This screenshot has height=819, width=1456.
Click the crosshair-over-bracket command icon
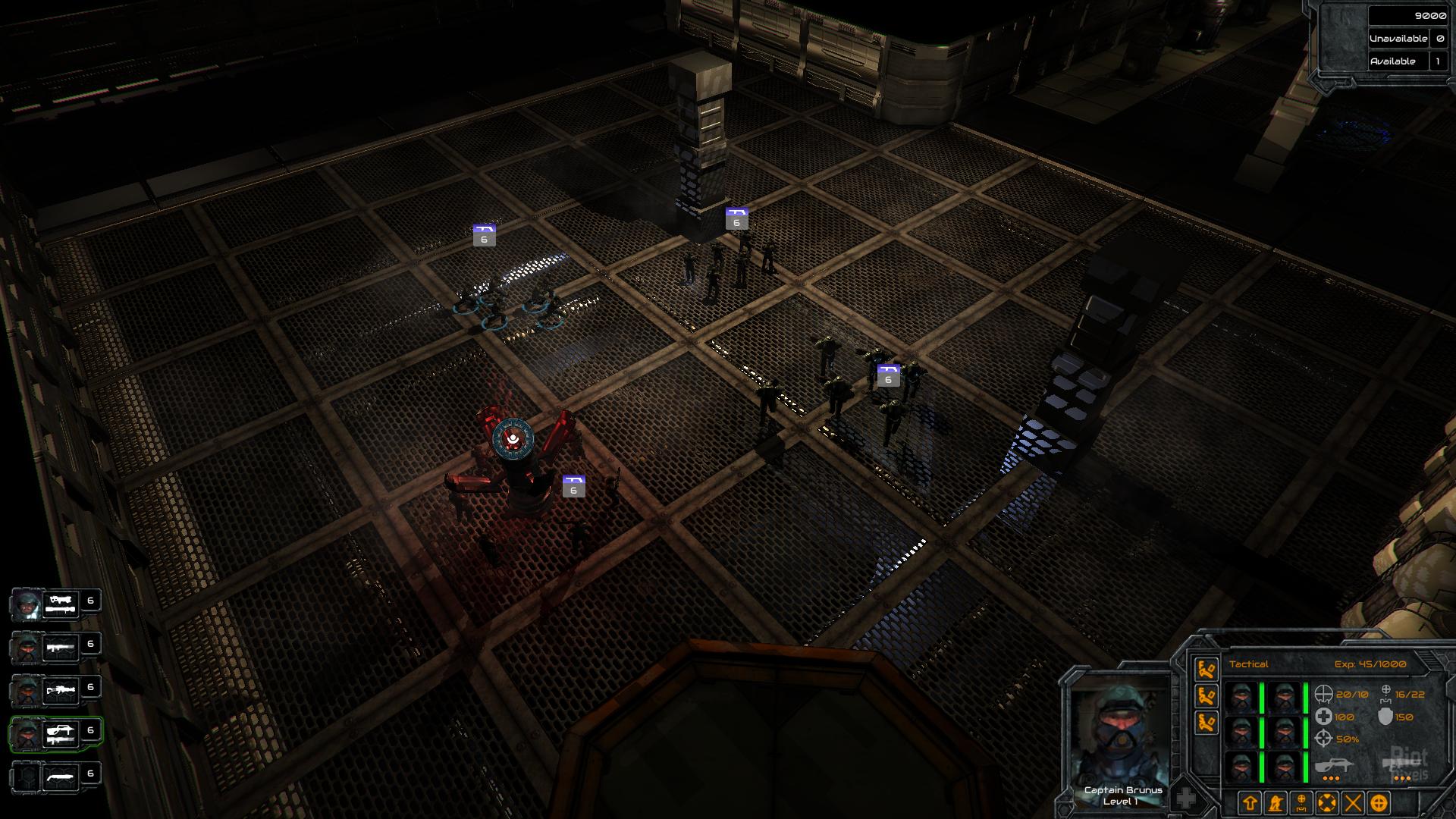(1301, 802)
